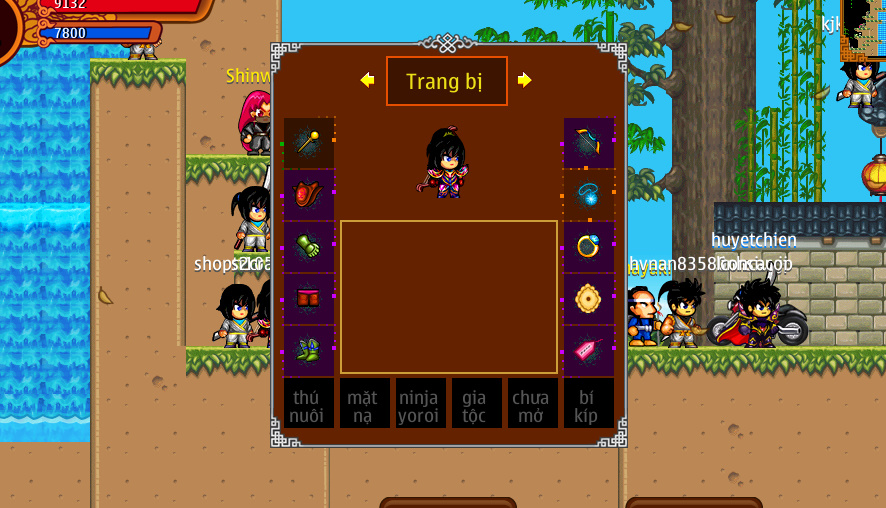886x508 pixels.
Task: Open the bí kíp secret manual slot
Action: [x=588, y=403]
